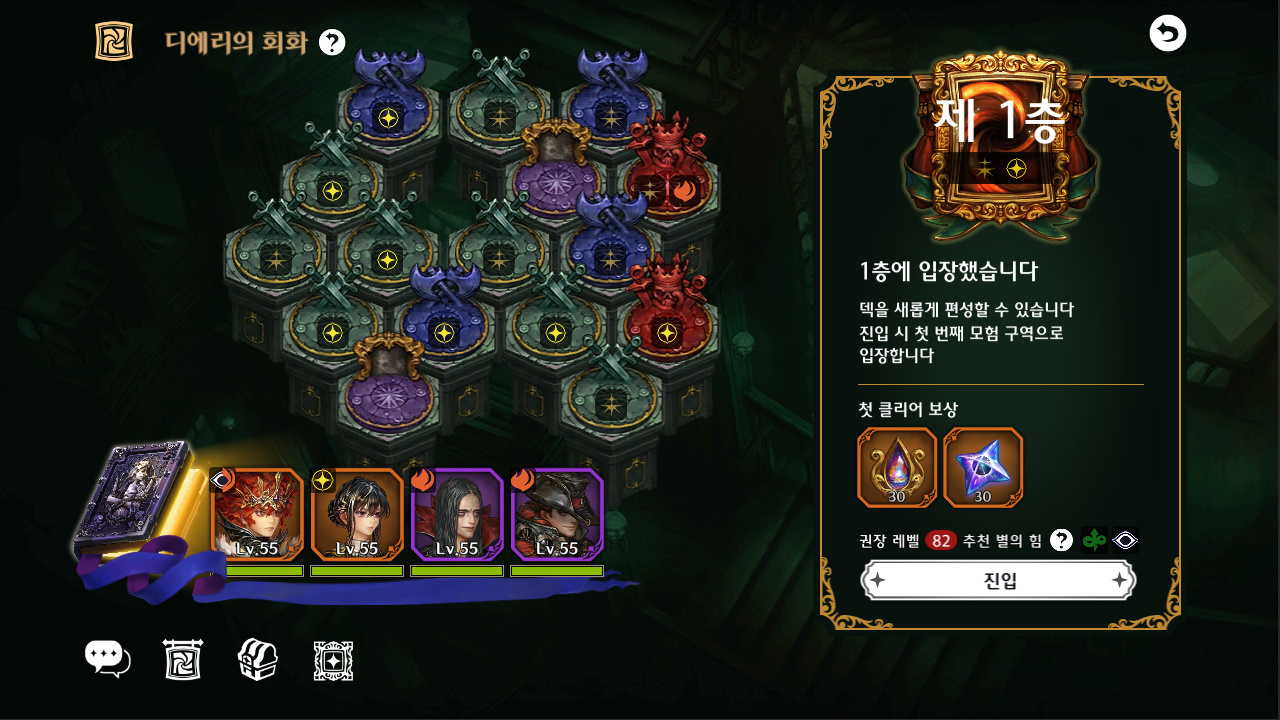The width and height of the screenshot is (1280, 720).
Task: Open the scroll banner icon in bottom bar
Action: coord(183,660)
